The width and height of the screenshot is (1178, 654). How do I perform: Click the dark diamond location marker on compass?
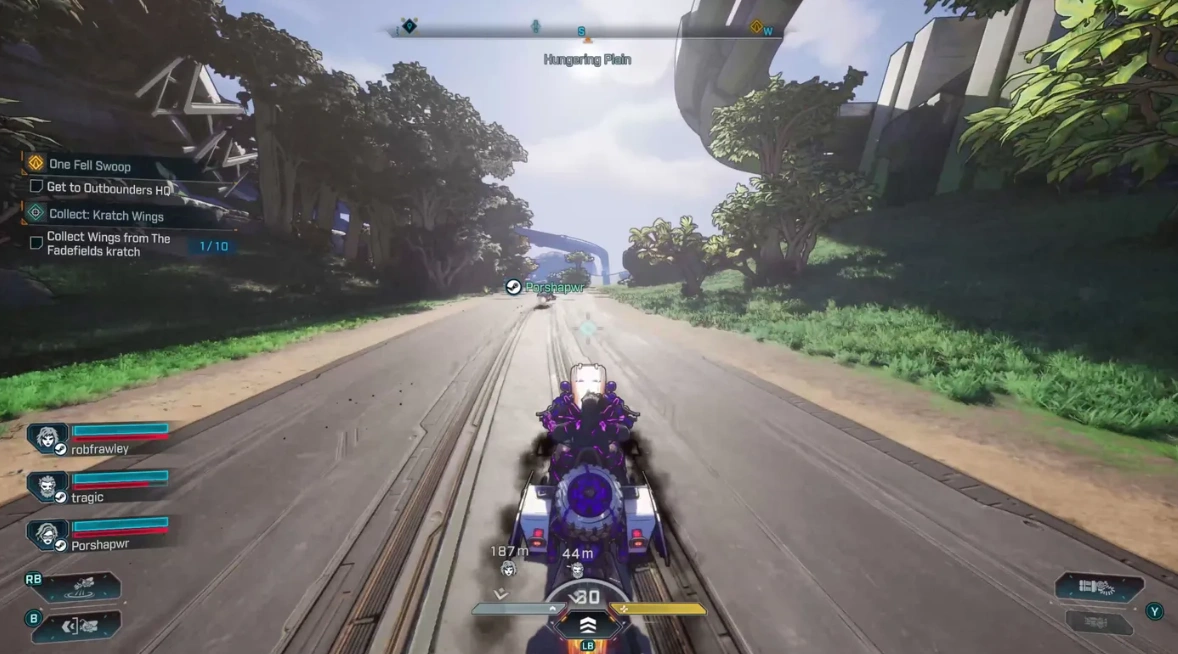(x=408, y=25)
